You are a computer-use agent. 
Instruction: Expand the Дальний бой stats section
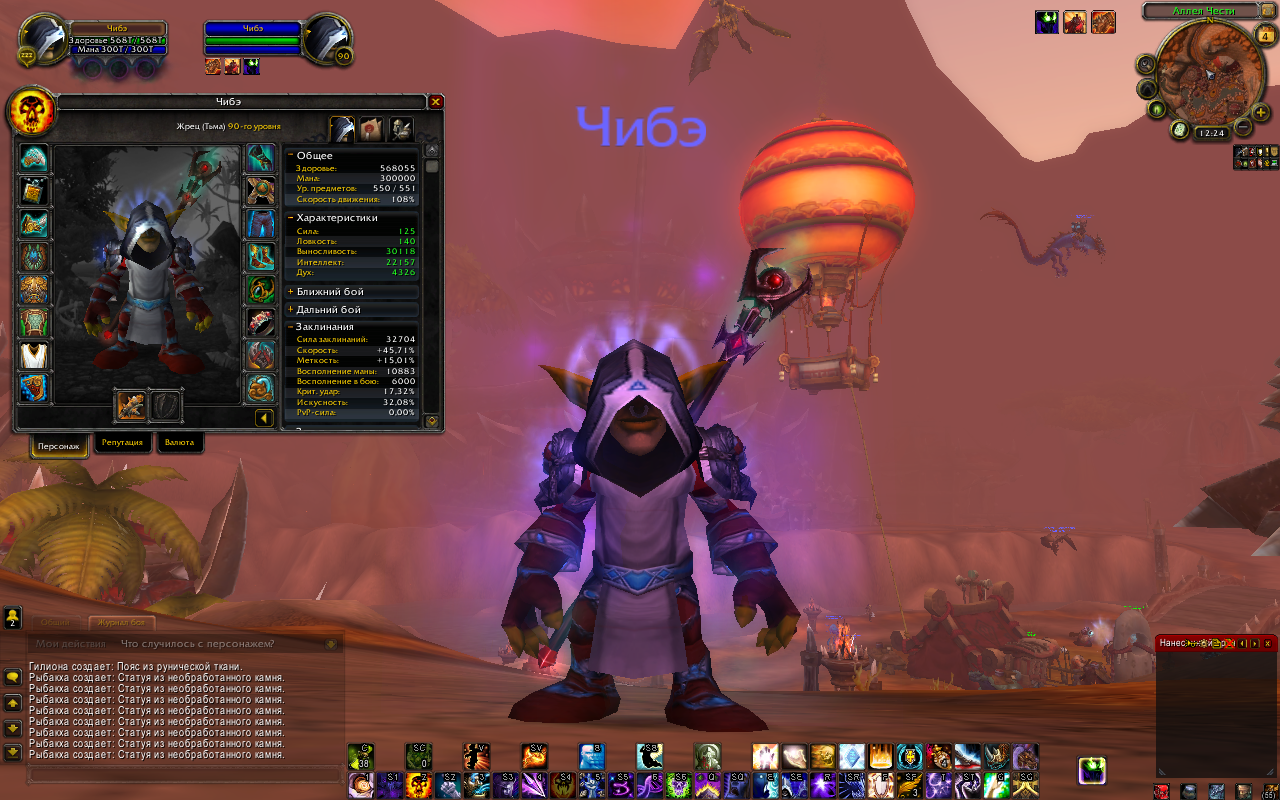[x=290, y=310]
